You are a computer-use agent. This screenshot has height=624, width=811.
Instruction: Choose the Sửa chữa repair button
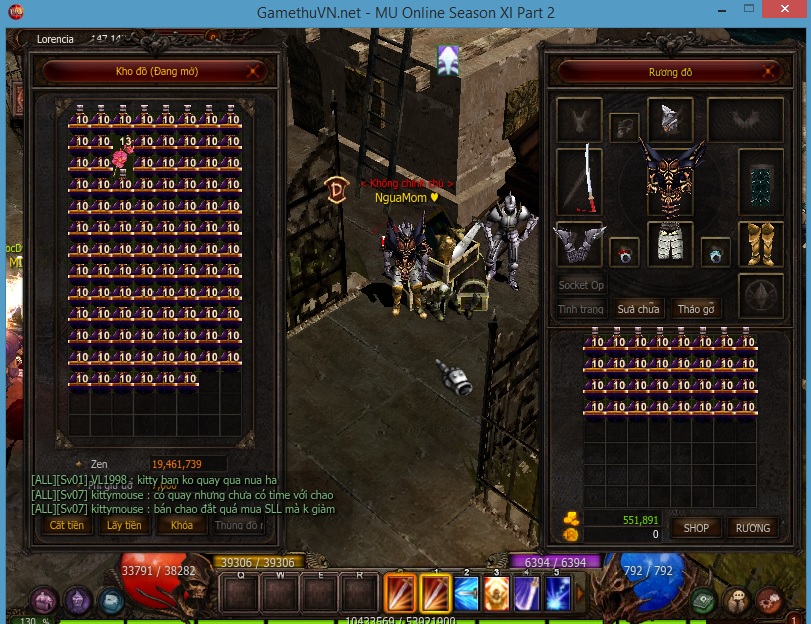(x=638, y=309)
